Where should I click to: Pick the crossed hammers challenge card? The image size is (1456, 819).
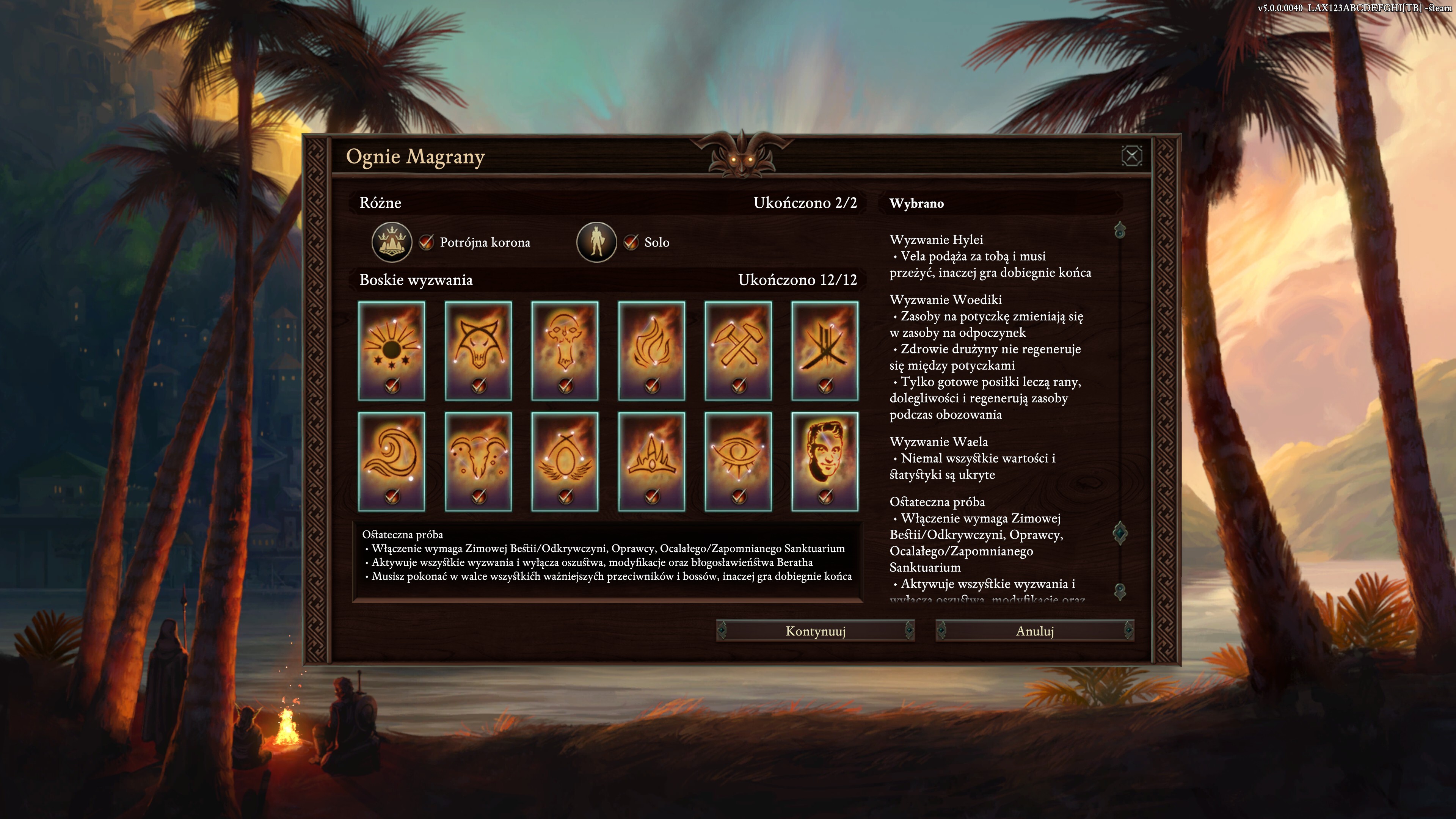(x=738, y=350)
